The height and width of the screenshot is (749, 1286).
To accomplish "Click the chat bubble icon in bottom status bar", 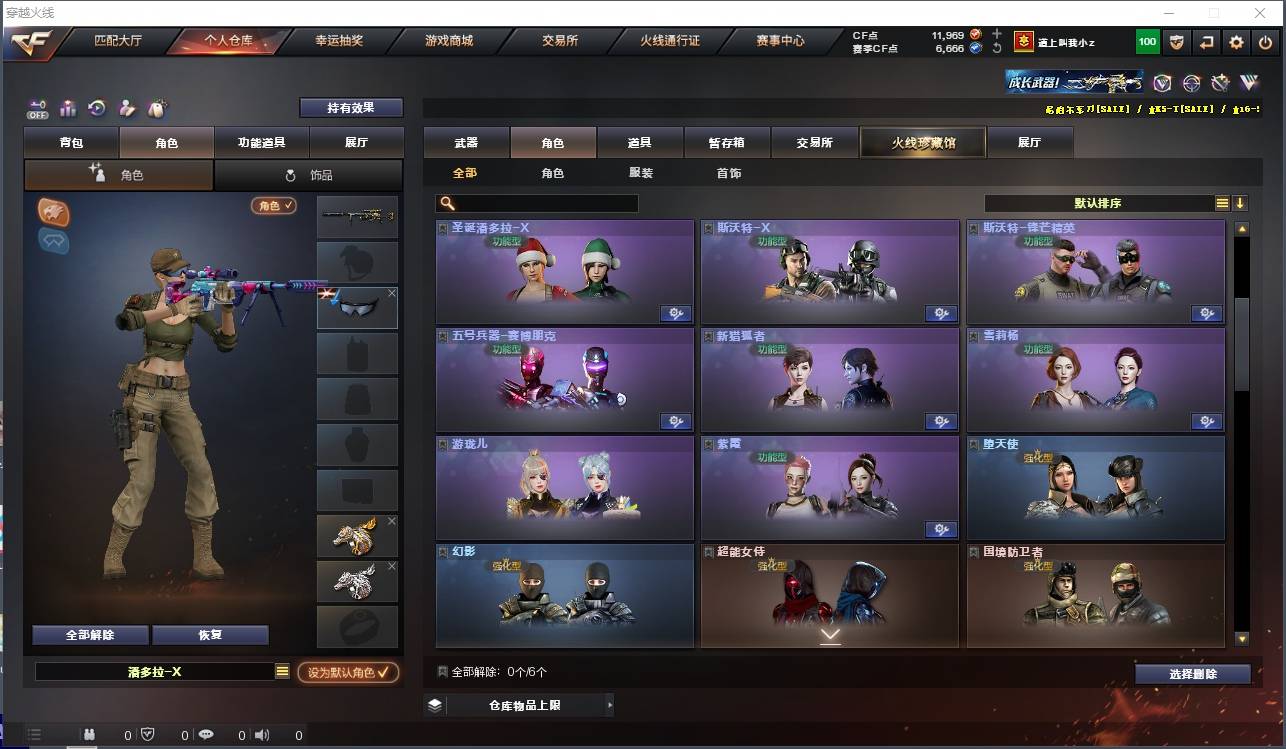I will 204,734.
